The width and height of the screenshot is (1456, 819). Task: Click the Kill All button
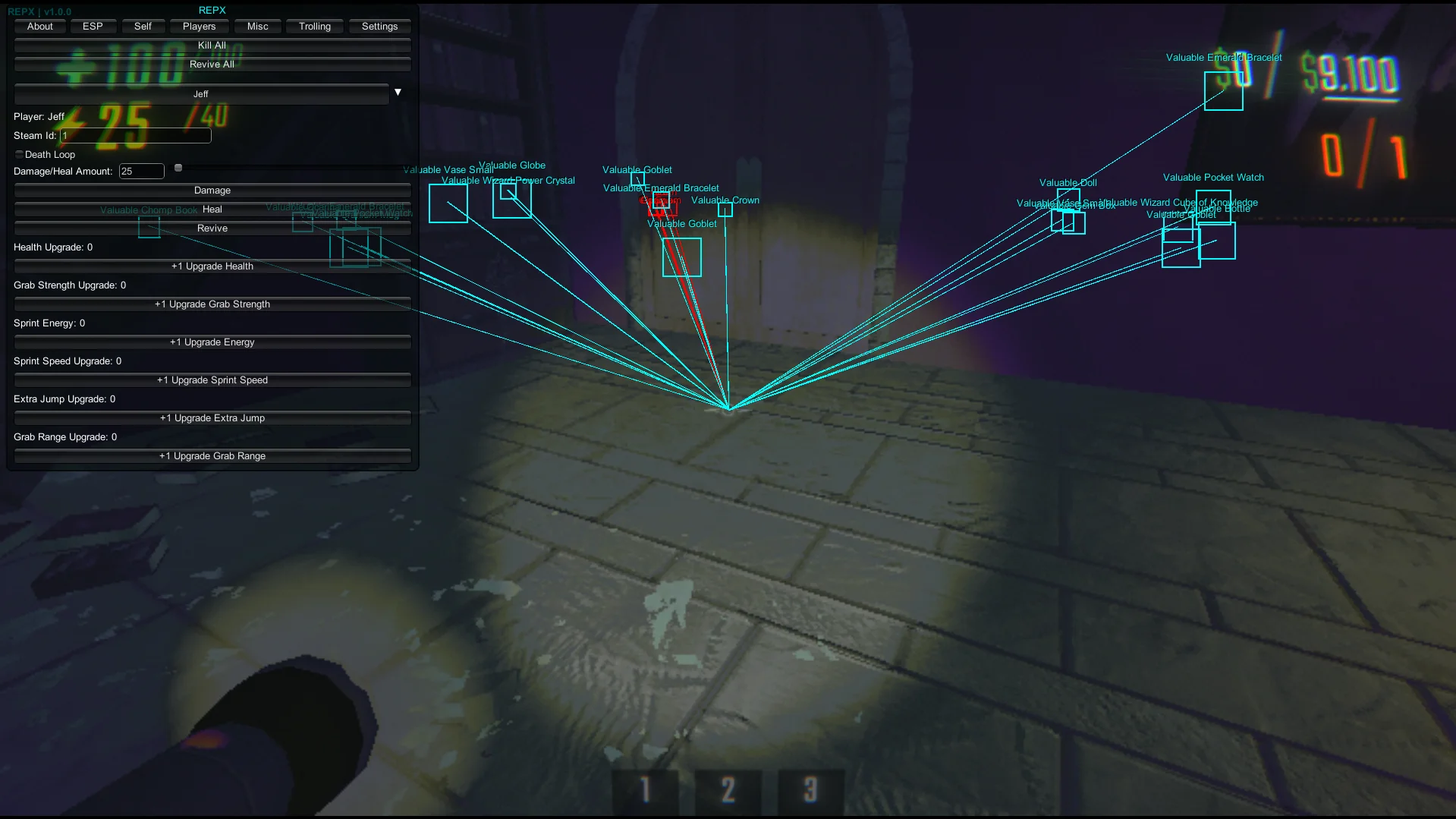click(212, 46)
